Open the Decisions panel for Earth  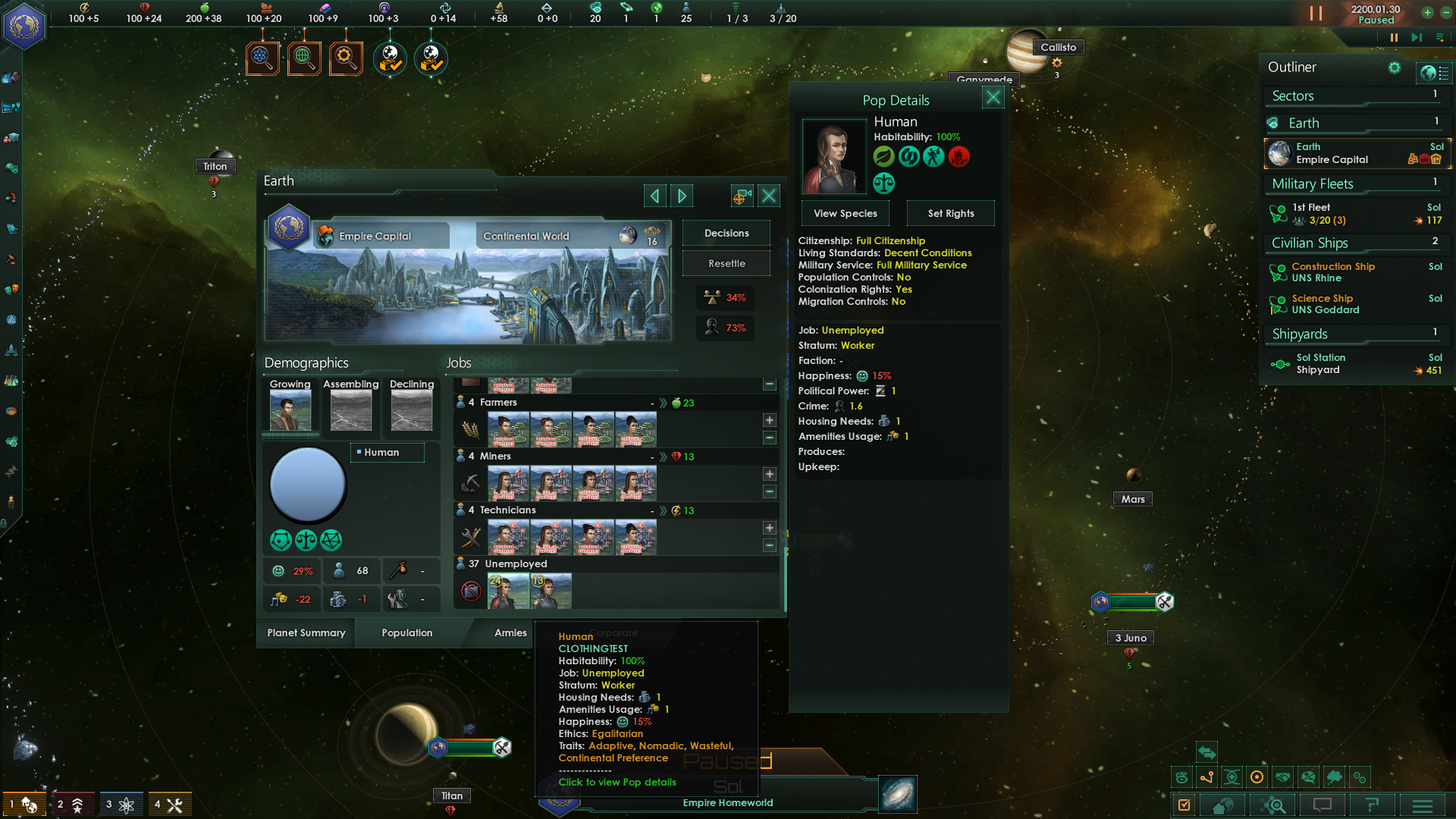pyautogui.click(x=726, y=232)
